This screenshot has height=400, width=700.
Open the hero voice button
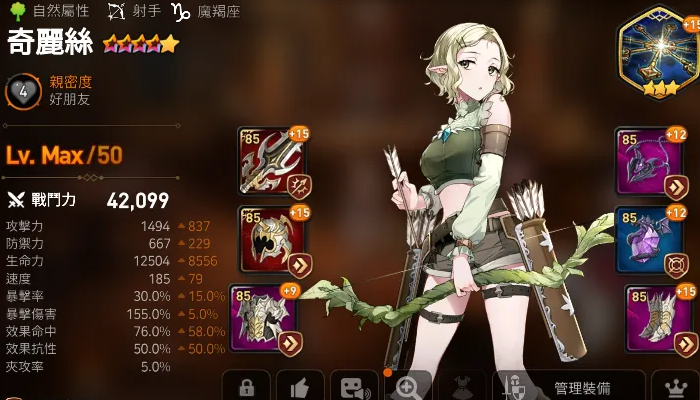coord(354,387)
